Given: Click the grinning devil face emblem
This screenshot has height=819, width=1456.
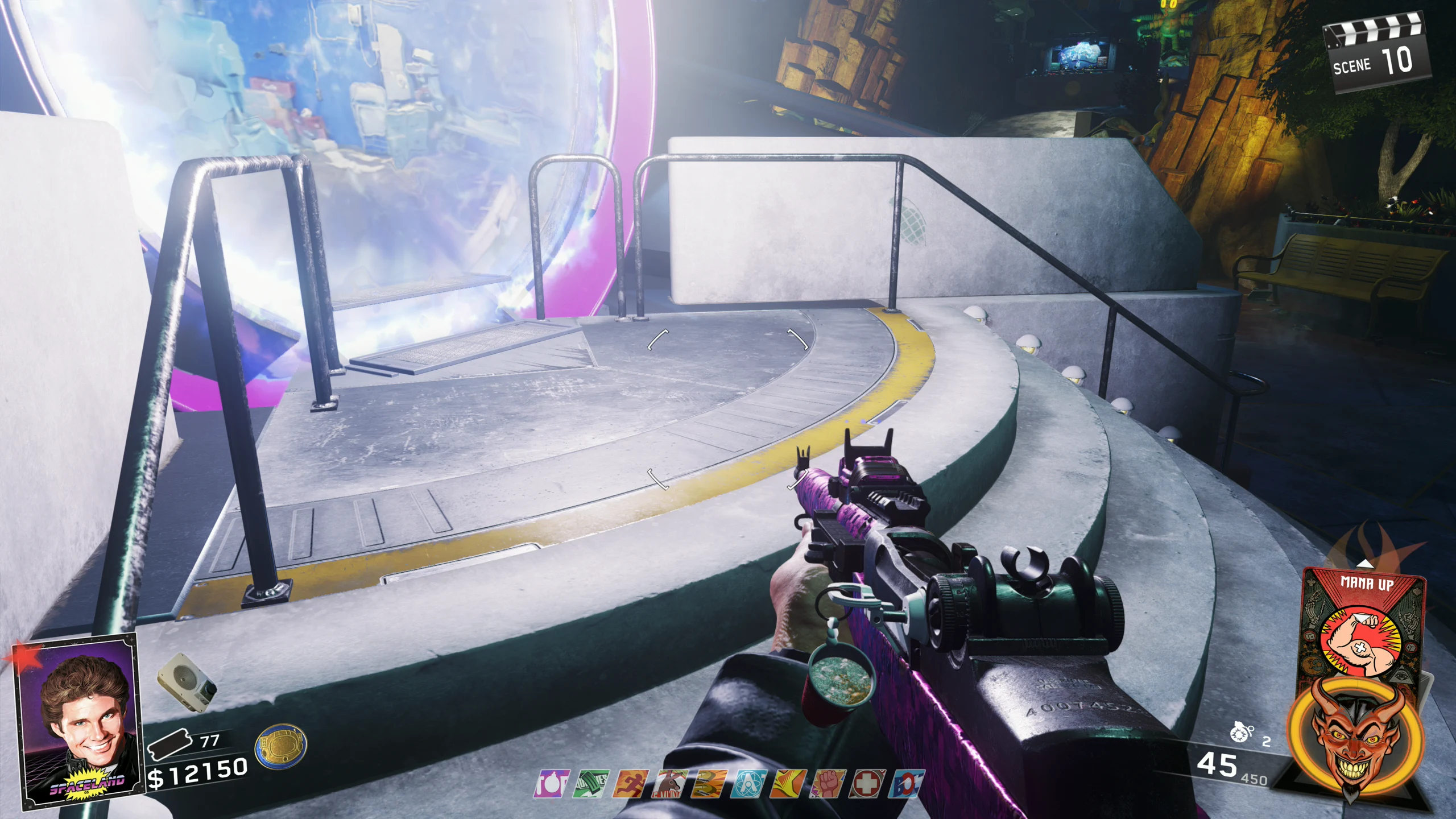Looking at the screenshot, I should 1357,739.
